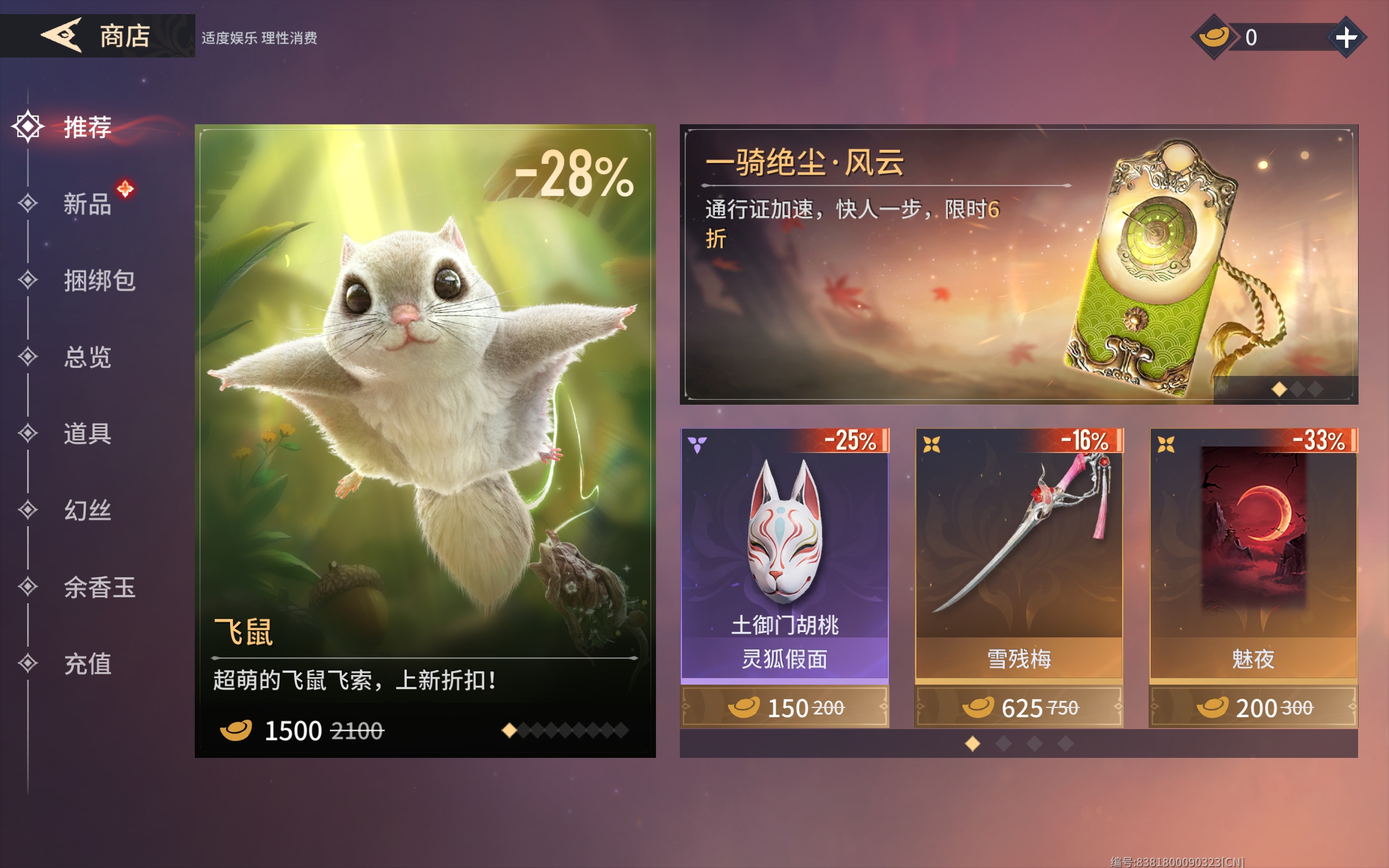Switch to the 新品 category
Viewport: 1389px width, 868px height.
[x=87, y=204]
